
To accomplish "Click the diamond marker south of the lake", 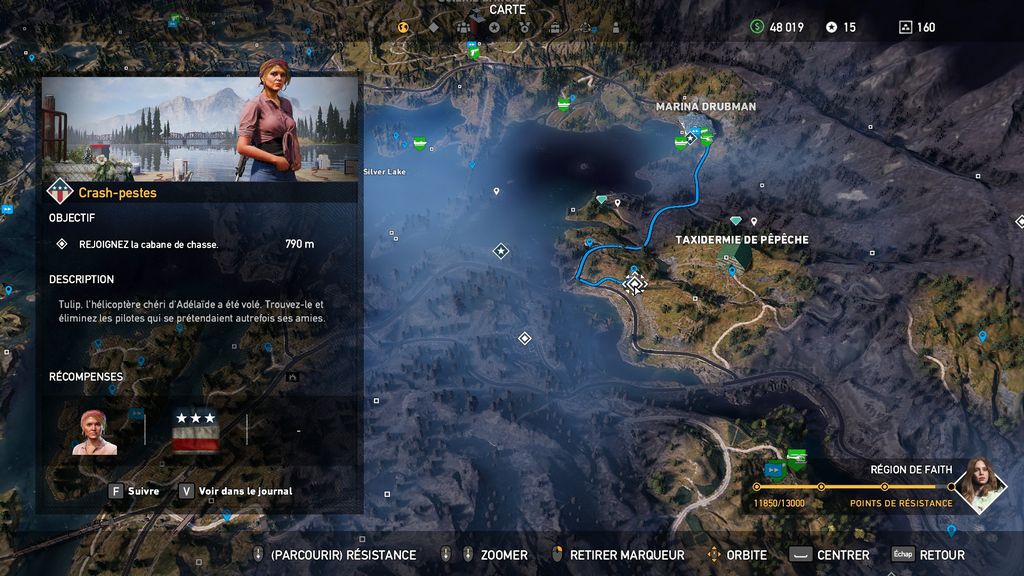I will (x=524, y=339).
